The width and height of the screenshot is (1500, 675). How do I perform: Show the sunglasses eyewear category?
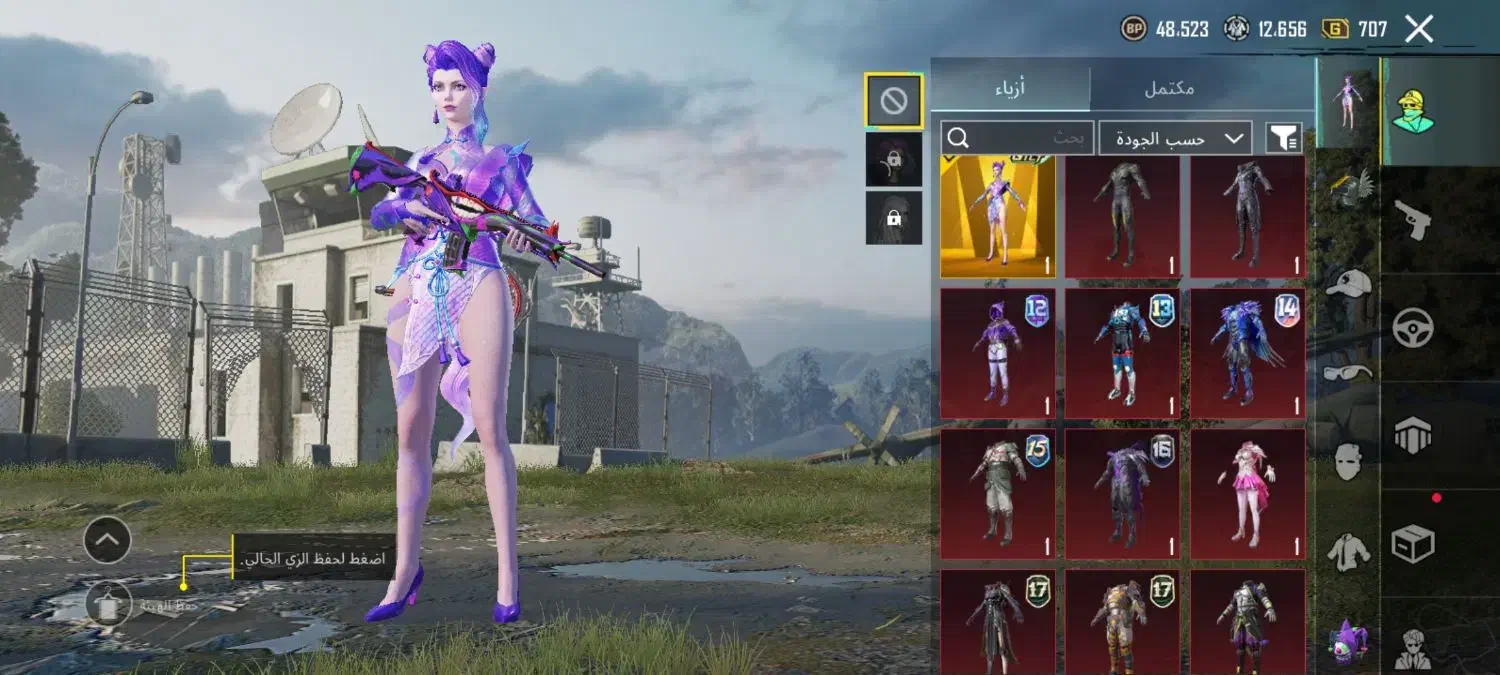pyautogui.click(x=1347, y=374)
